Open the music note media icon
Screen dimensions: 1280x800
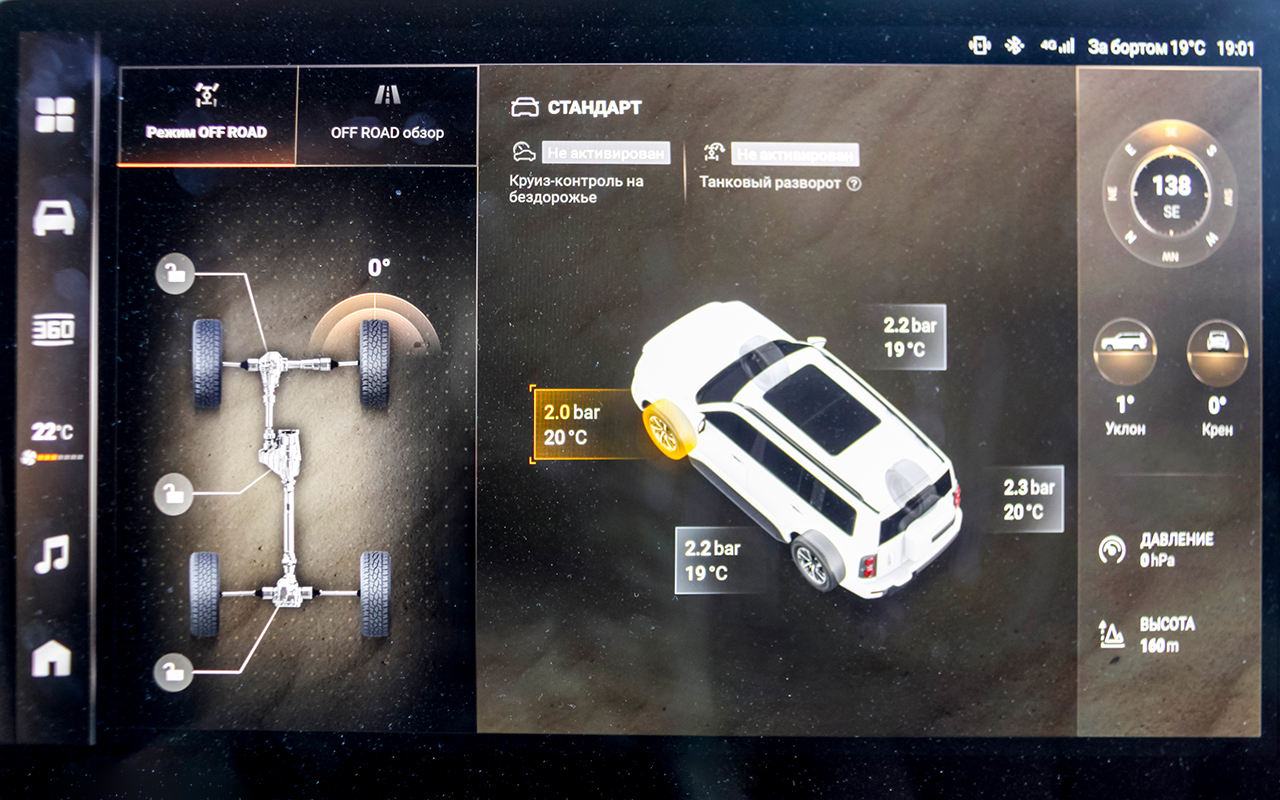[52, 553]
